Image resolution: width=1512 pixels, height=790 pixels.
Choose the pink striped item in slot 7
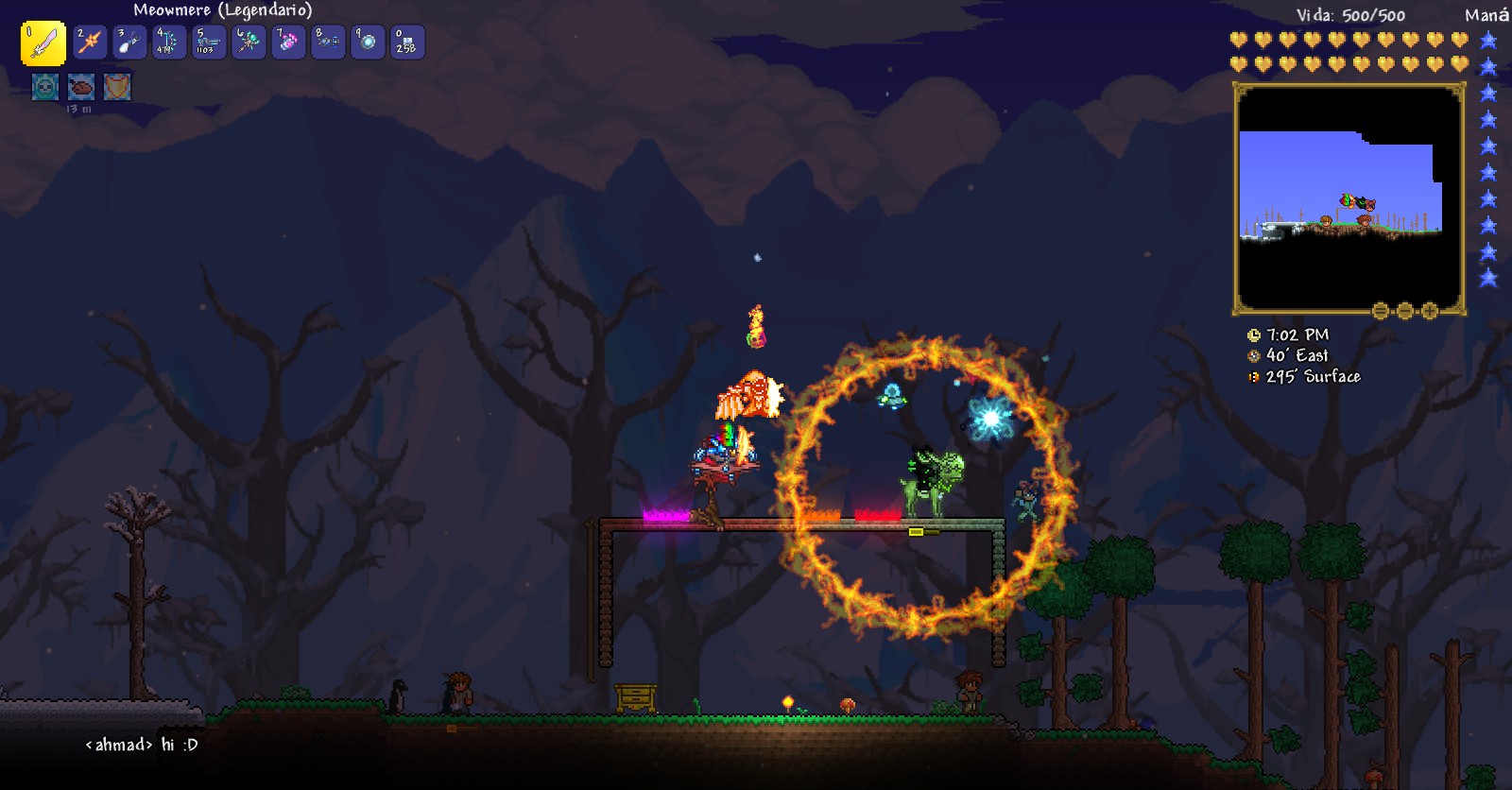point(288,43)
